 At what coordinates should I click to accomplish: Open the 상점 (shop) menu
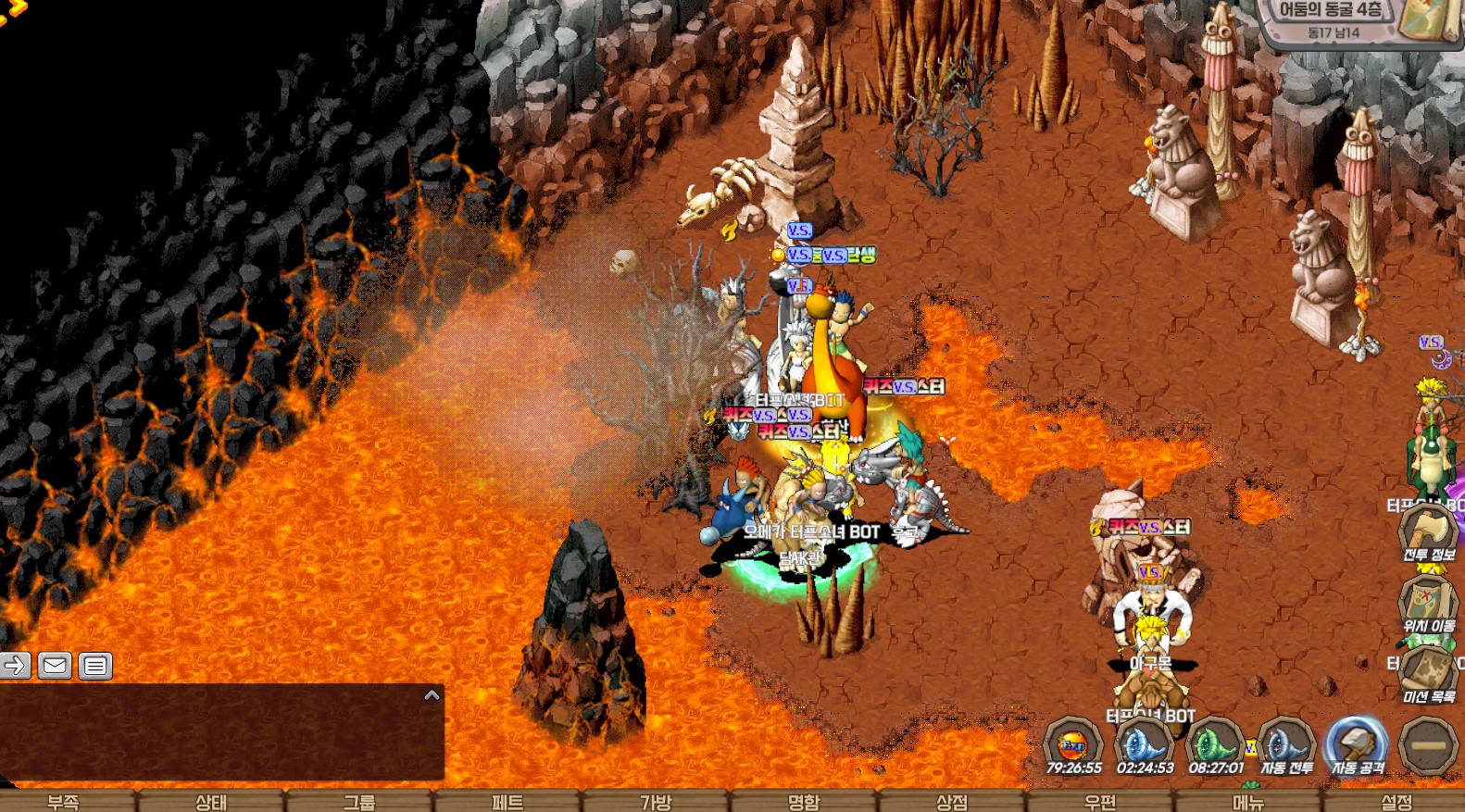[952, 801]
